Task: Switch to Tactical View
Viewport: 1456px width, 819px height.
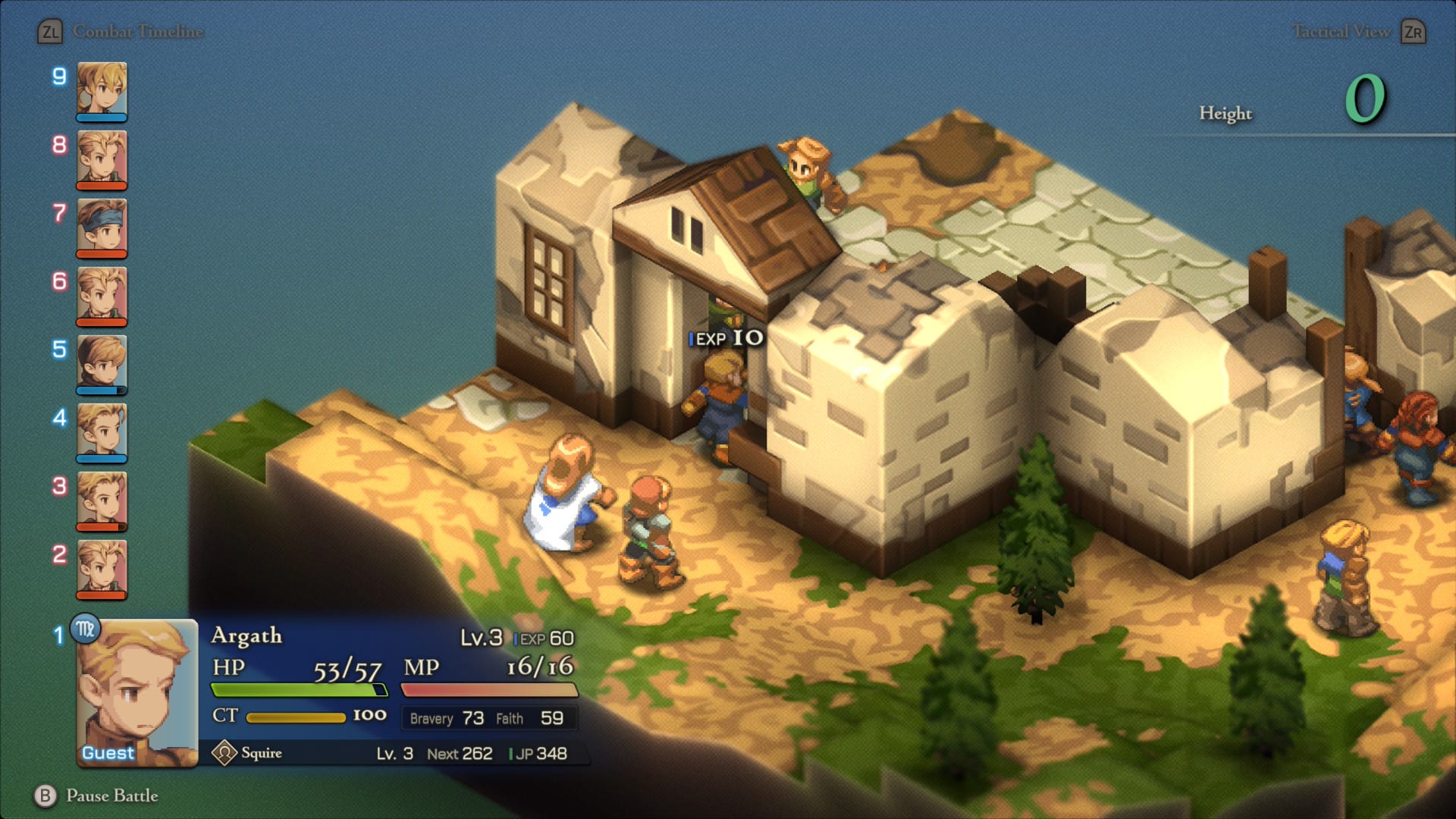Action: tap(1341, 32)
